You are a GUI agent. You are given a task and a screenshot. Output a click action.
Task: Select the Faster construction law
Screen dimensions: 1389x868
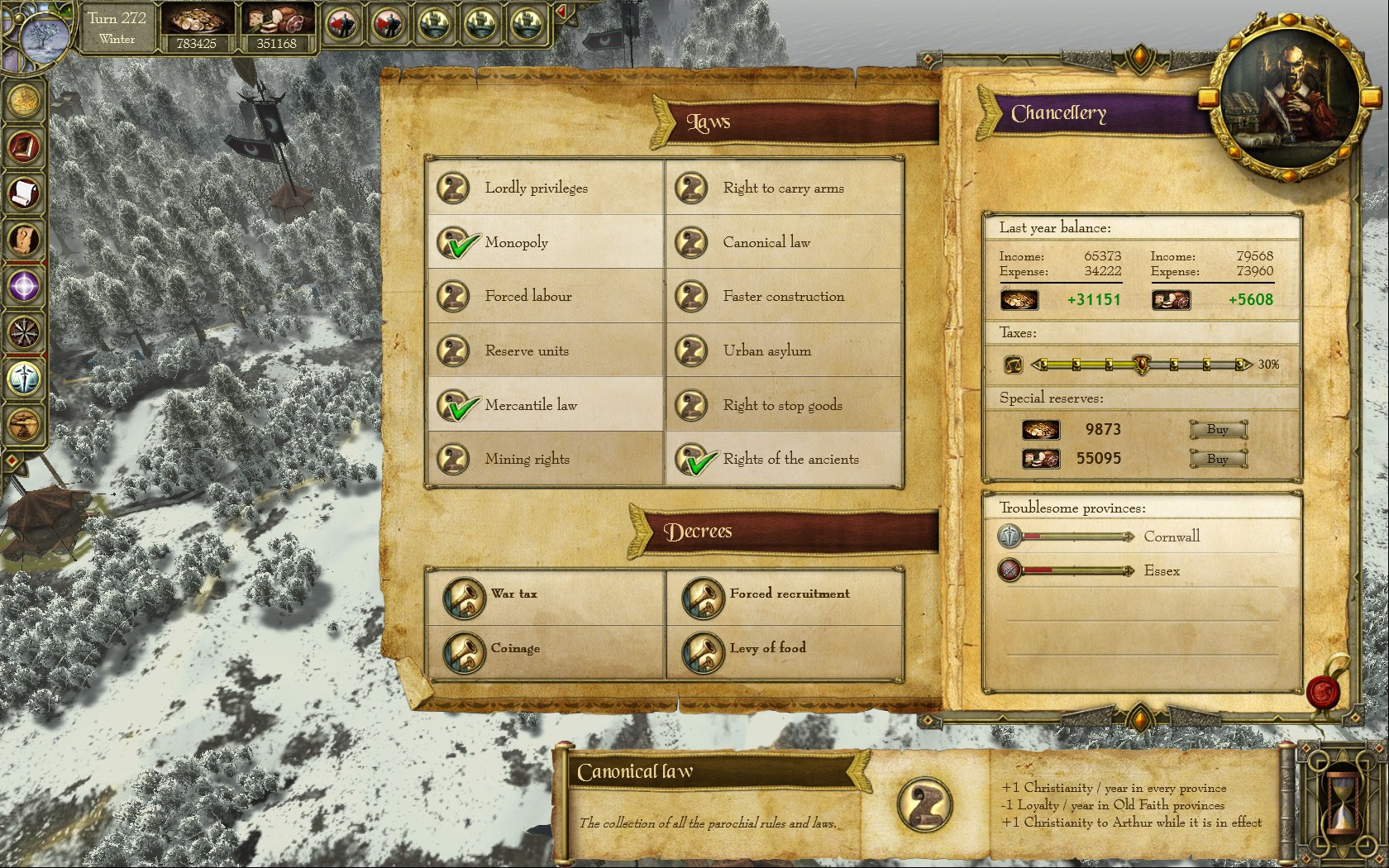coord(692,297)
